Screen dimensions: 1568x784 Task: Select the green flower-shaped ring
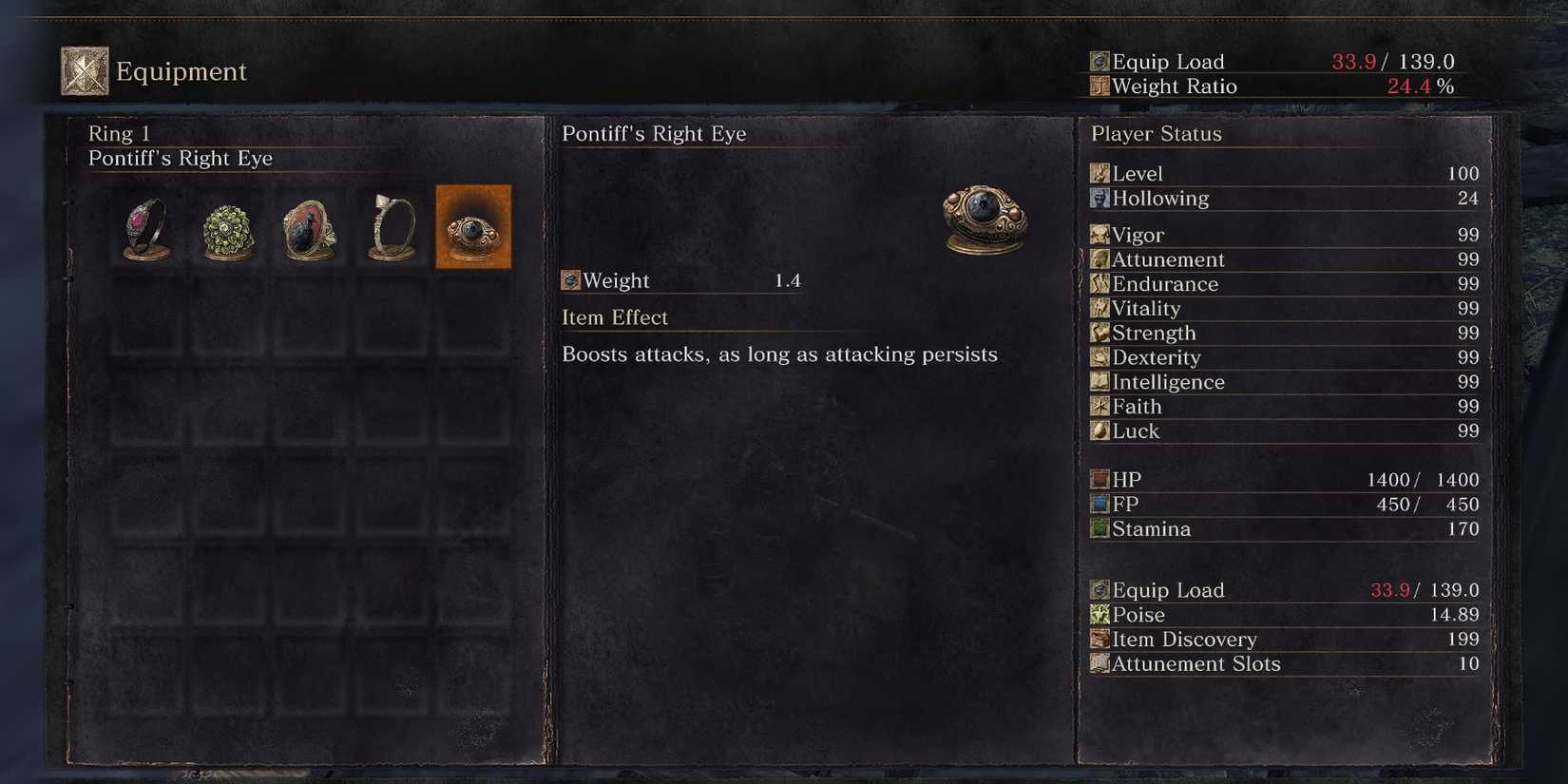click(x=226, y=226)
